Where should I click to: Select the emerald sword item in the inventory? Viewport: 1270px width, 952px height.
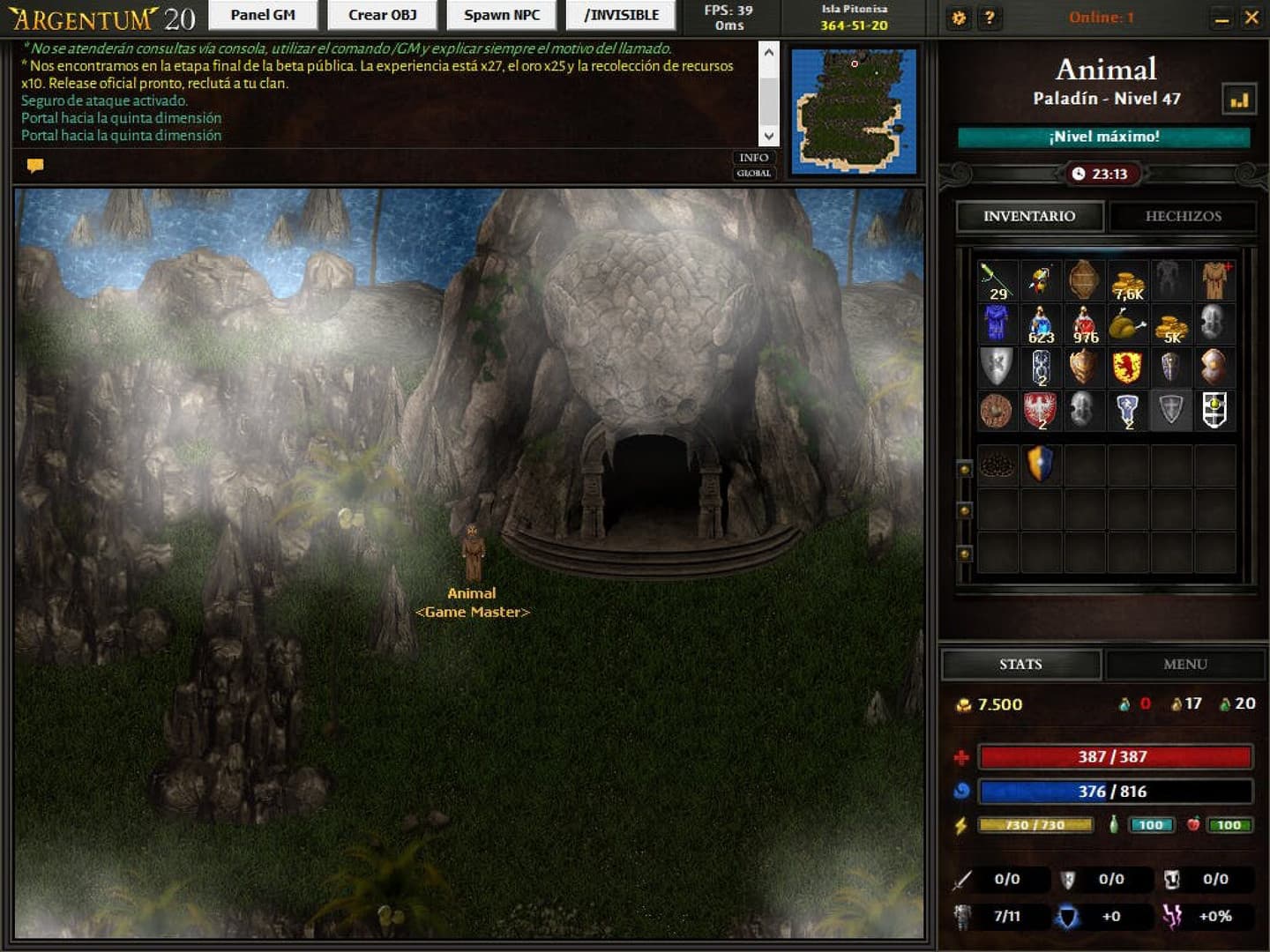tap(996, 280)
